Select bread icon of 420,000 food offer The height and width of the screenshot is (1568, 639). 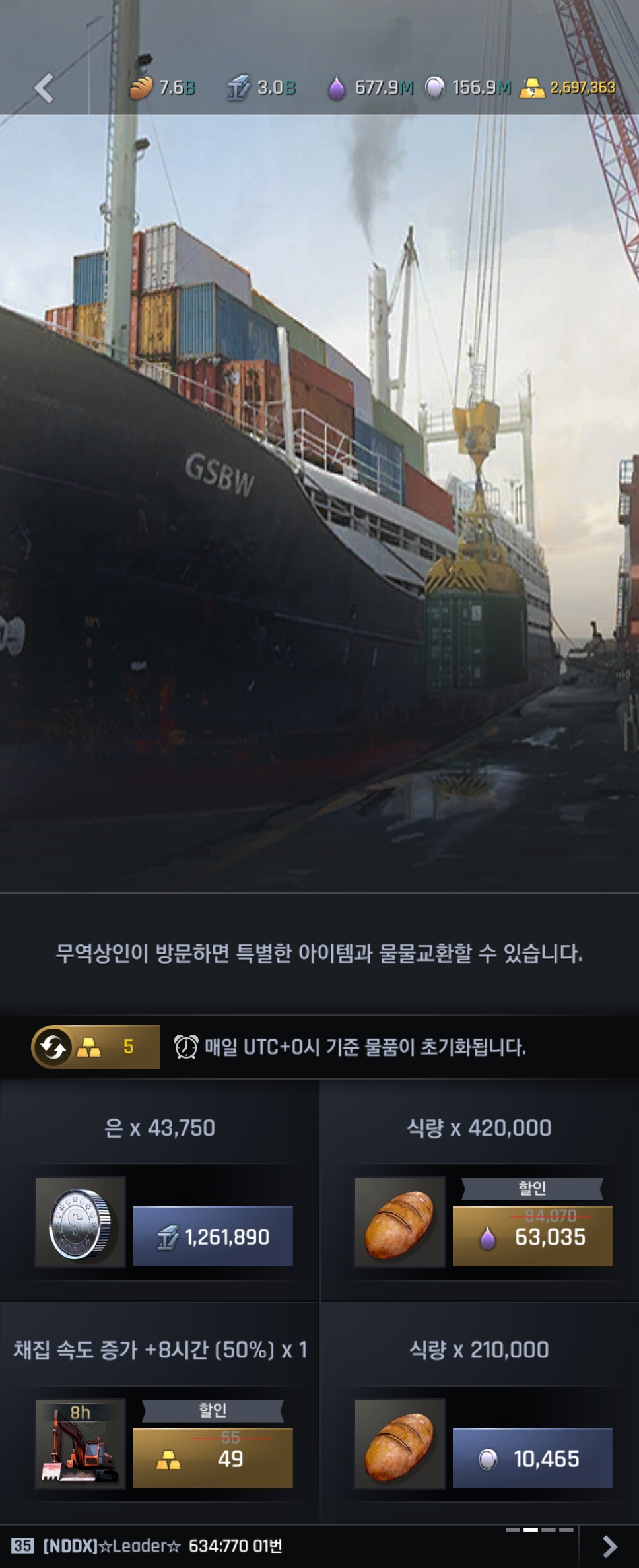tap(399, 1222)
